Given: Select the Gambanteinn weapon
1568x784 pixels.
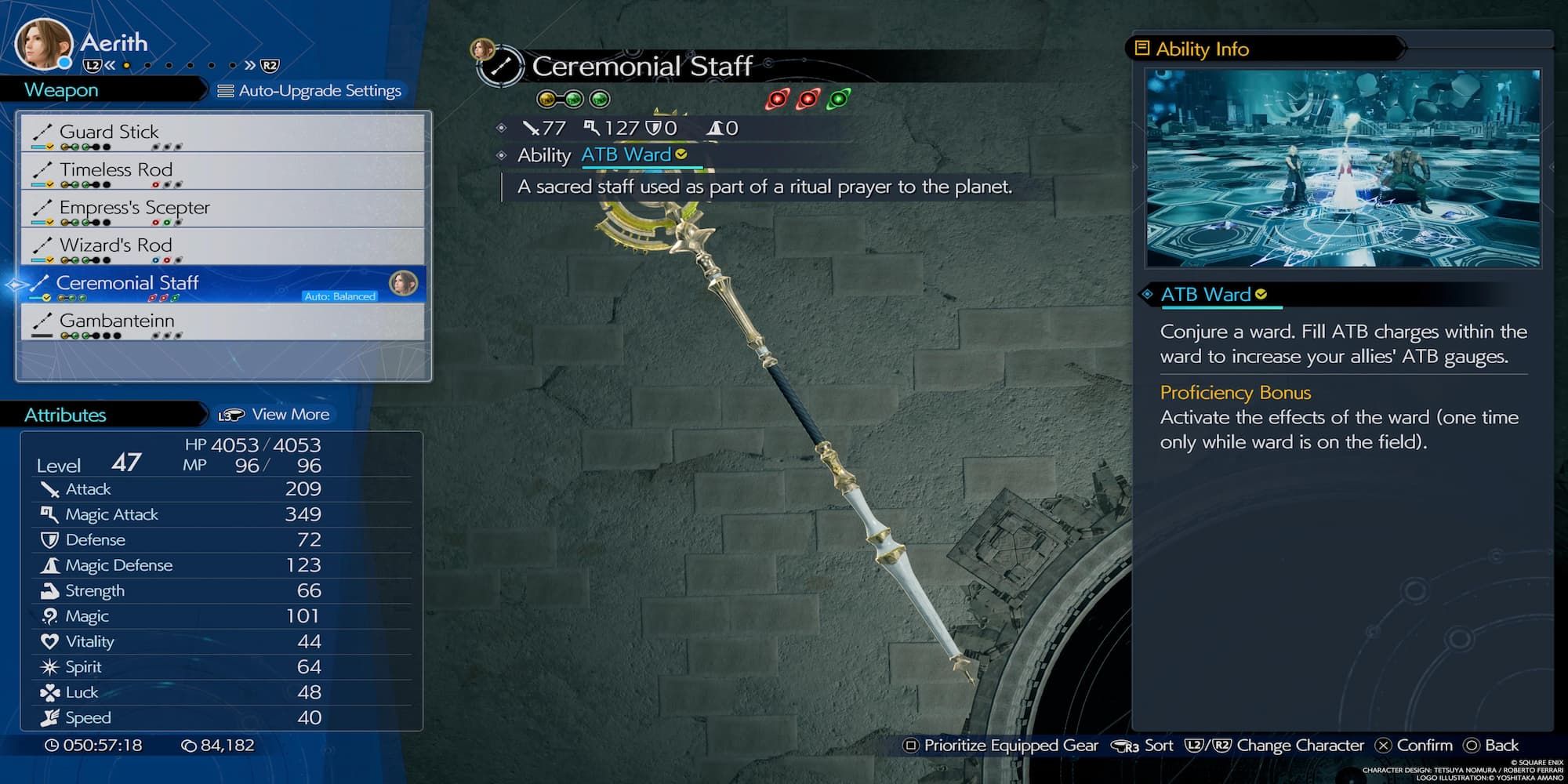Looking at the screenshot, I should (223, 321).
